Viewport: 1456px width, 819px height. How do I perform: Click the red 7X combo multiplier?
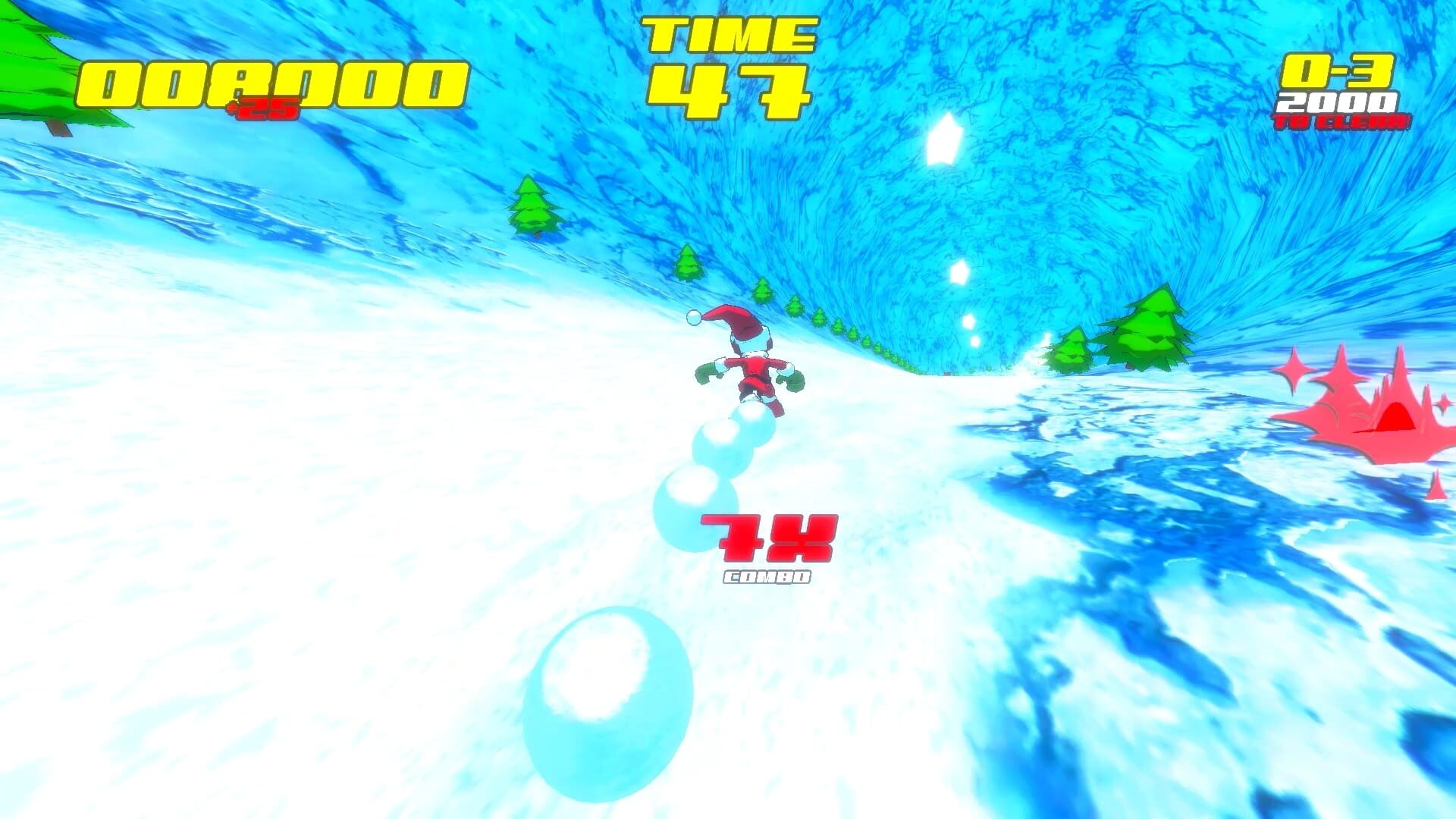[766, 538]
